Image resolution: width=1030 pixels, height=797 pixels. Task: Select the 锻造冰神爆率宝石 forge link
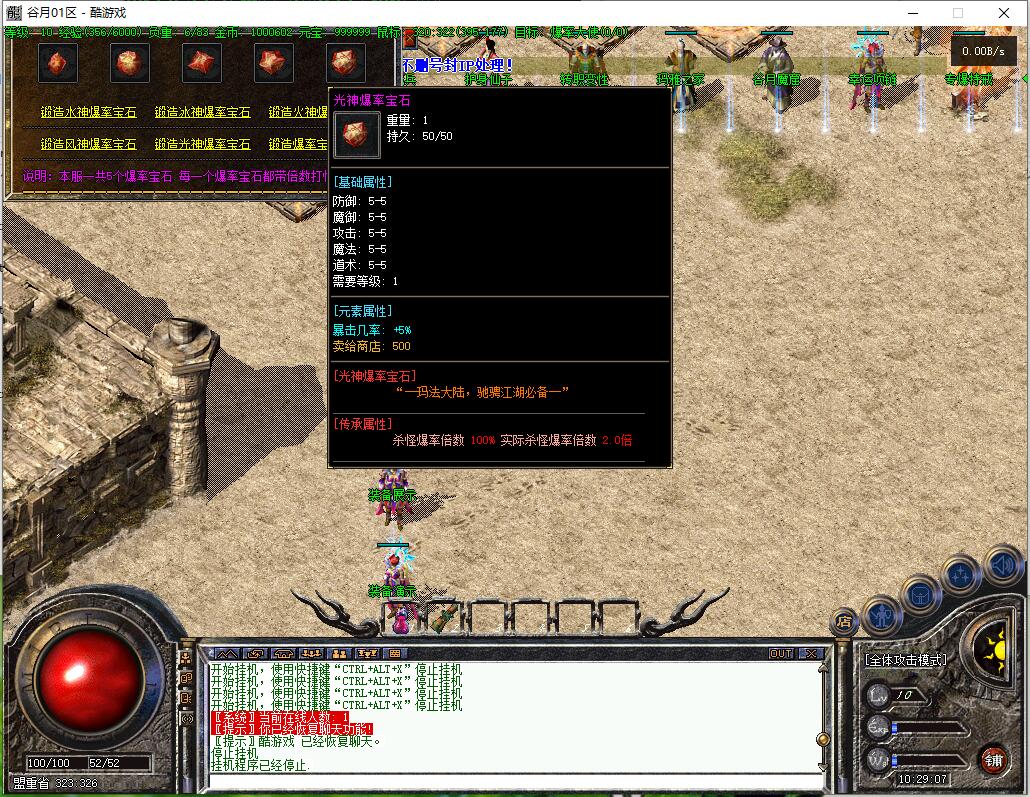tap(203, 113)
